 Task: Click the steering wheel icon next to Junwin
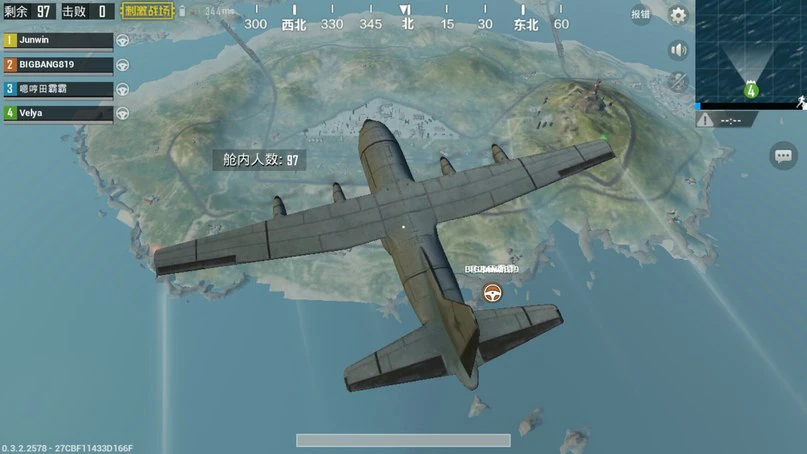click(123, 41)
